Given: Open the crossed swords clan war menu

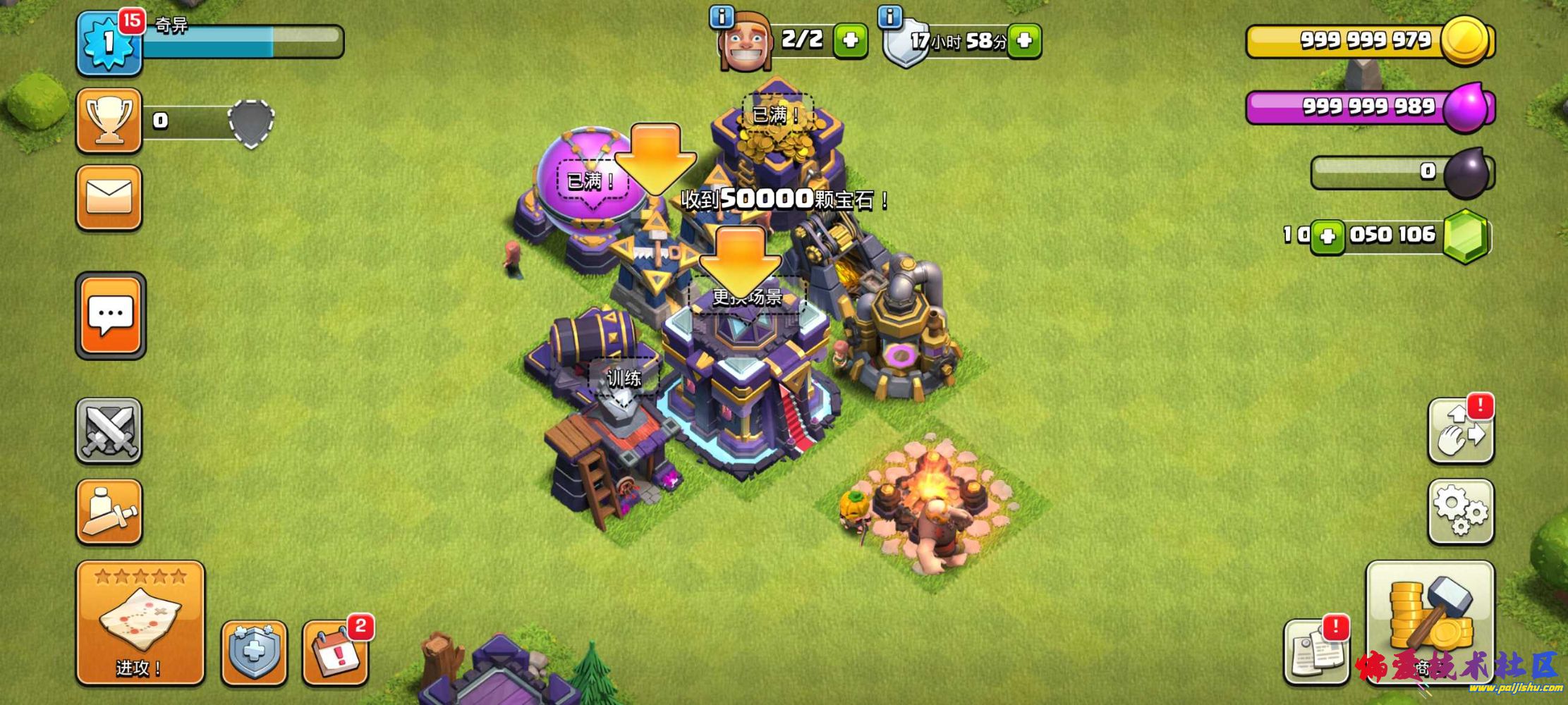Looking at the screenshot, I should pyautogui.click(x=109, y=431).
